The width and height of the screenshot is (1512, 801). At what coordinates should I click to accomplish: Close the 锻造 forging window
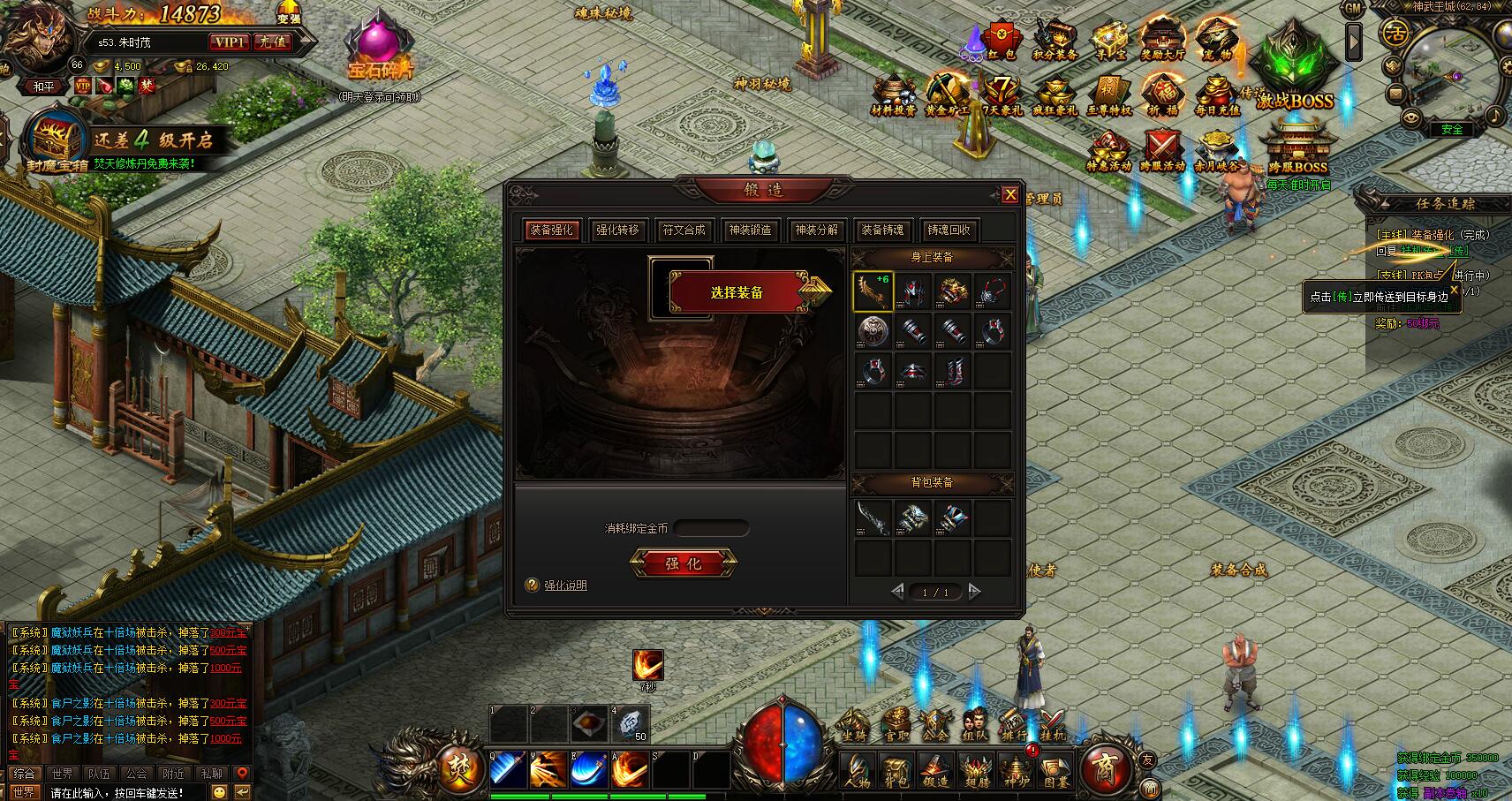pyautogui.click(x=1010, y=194)
